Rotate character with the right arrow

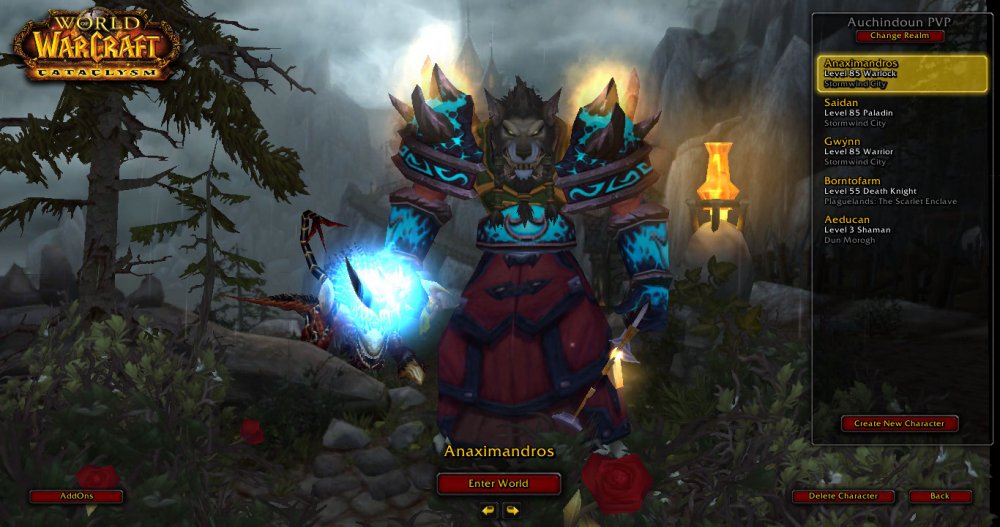tap(511, 510)
